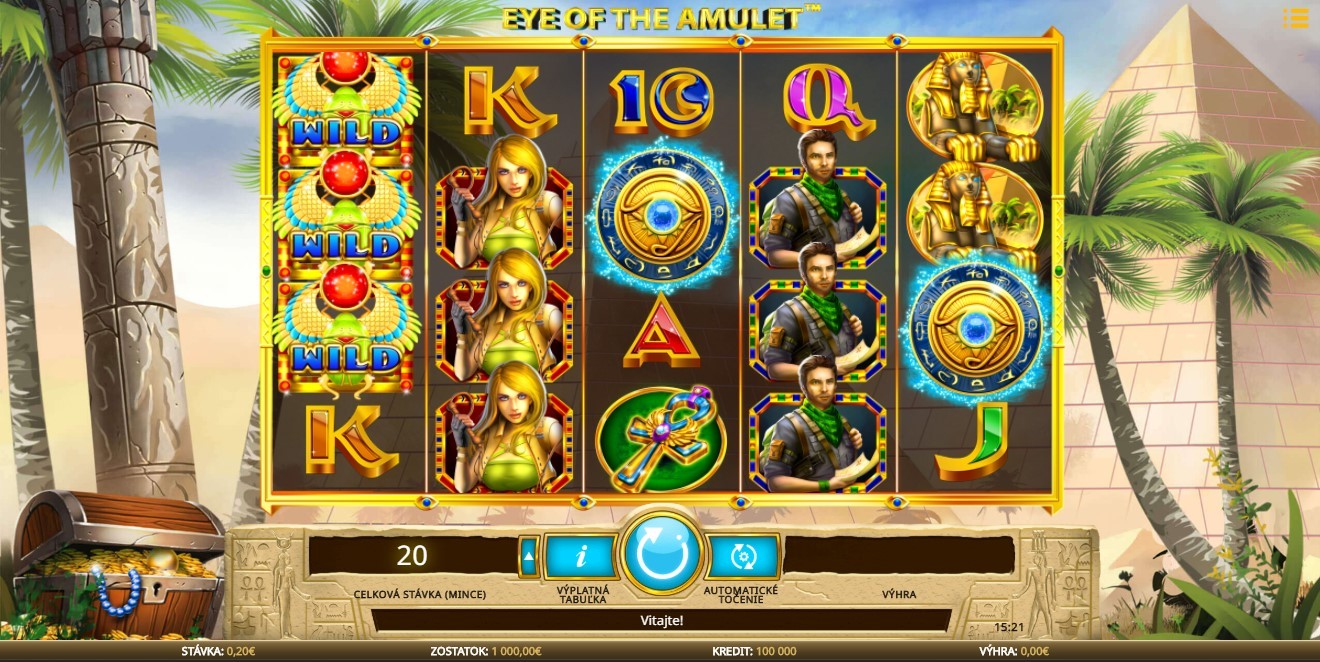Open the yellow list menu icon

[1295, 18]
